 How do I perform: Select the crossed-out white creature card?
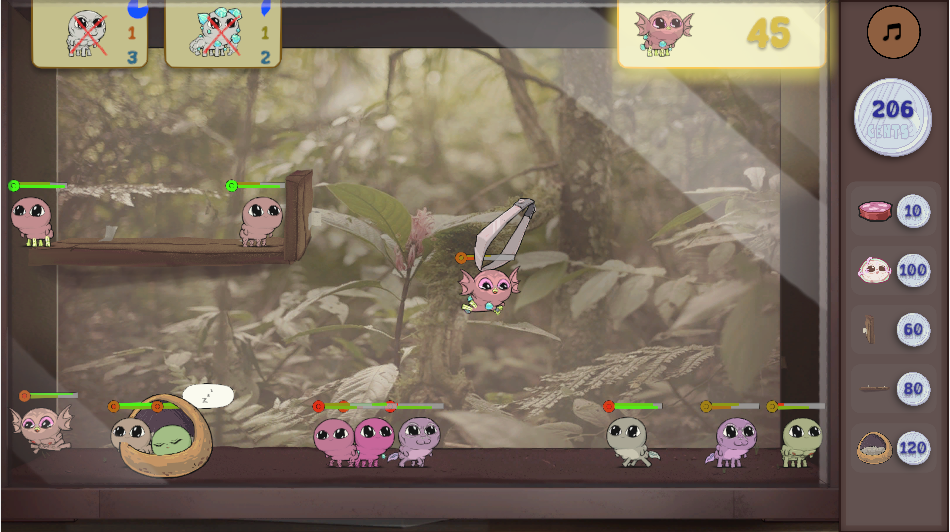[x=90, y=33]
